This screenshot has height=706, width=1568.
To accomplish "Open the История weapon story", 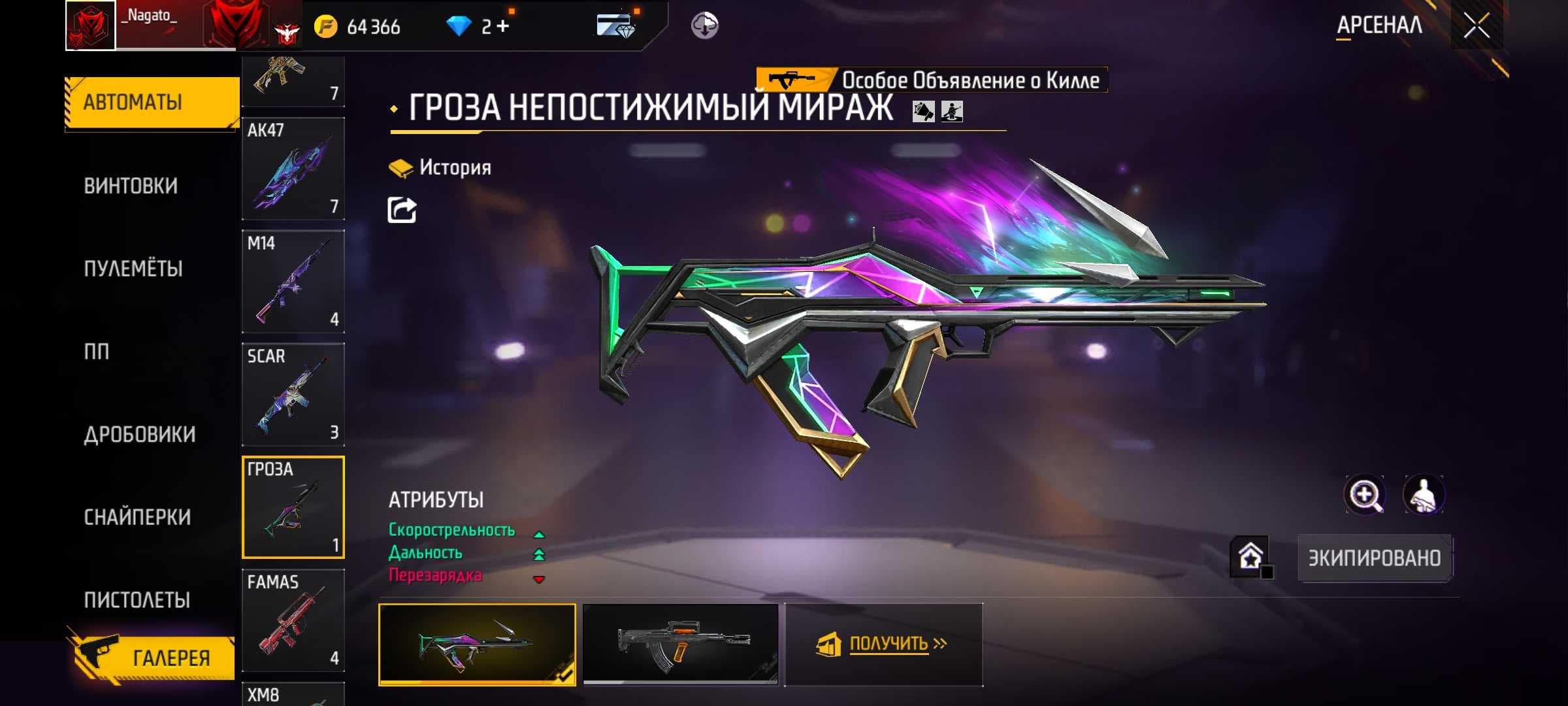I will [x=440, y=168].
